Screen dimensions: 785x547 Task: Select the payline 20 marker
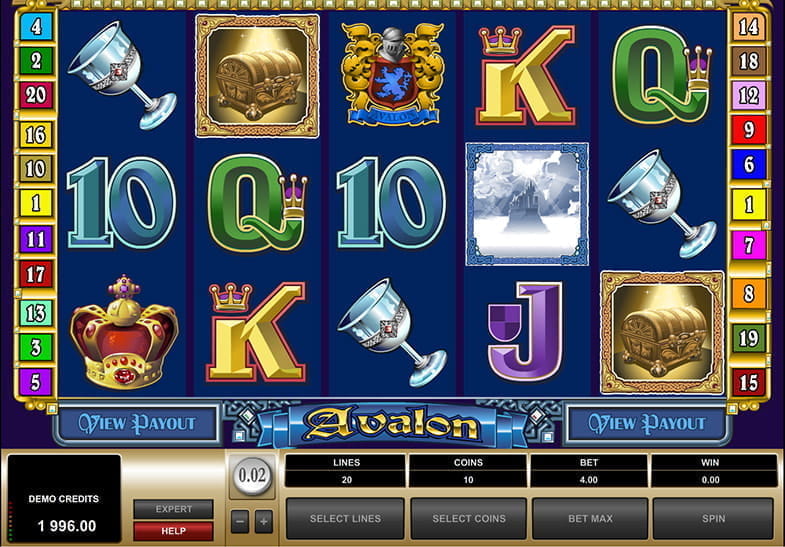(x=35, y=95)
